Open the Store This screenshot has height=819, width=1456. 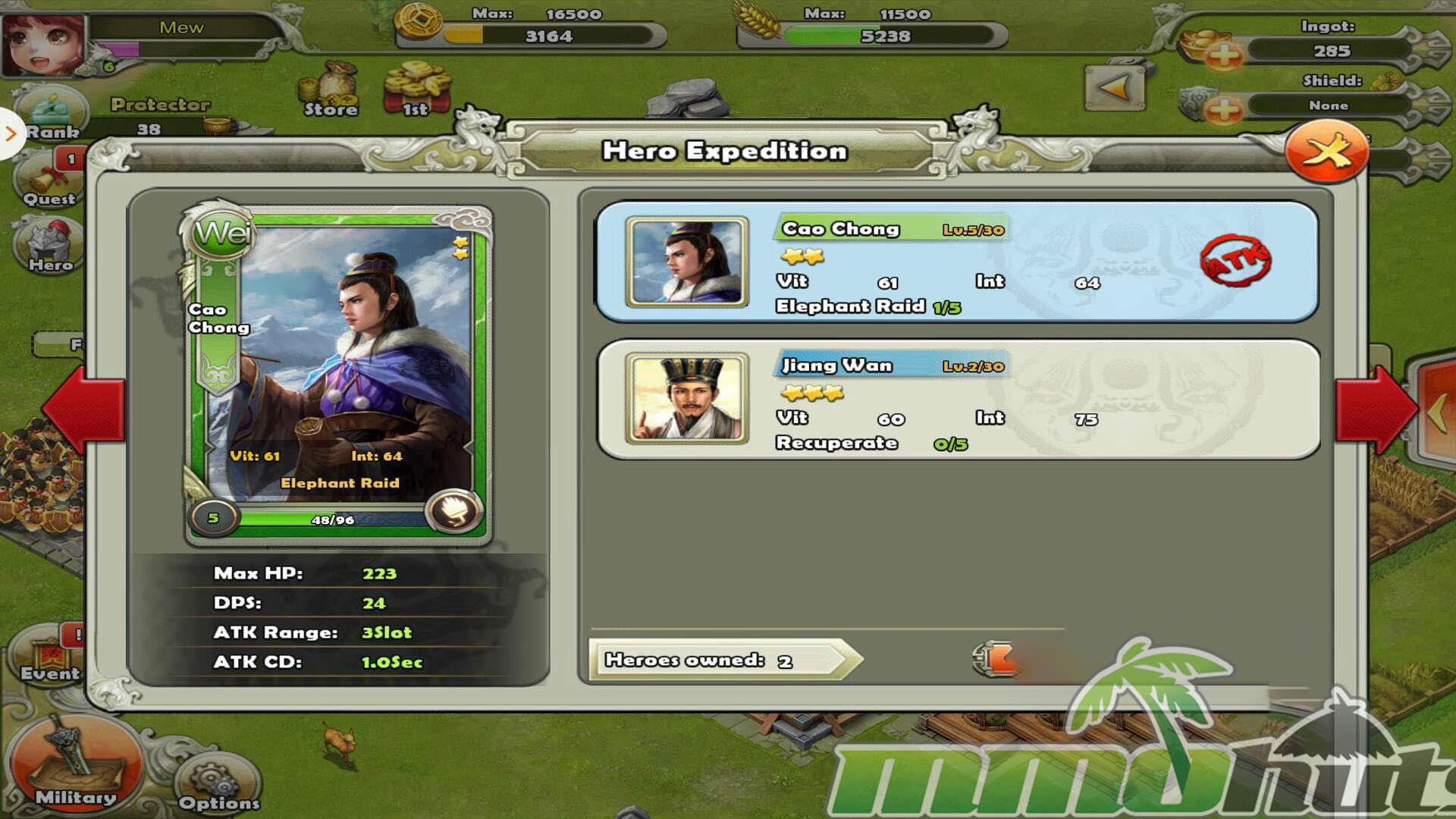point(331,91)
